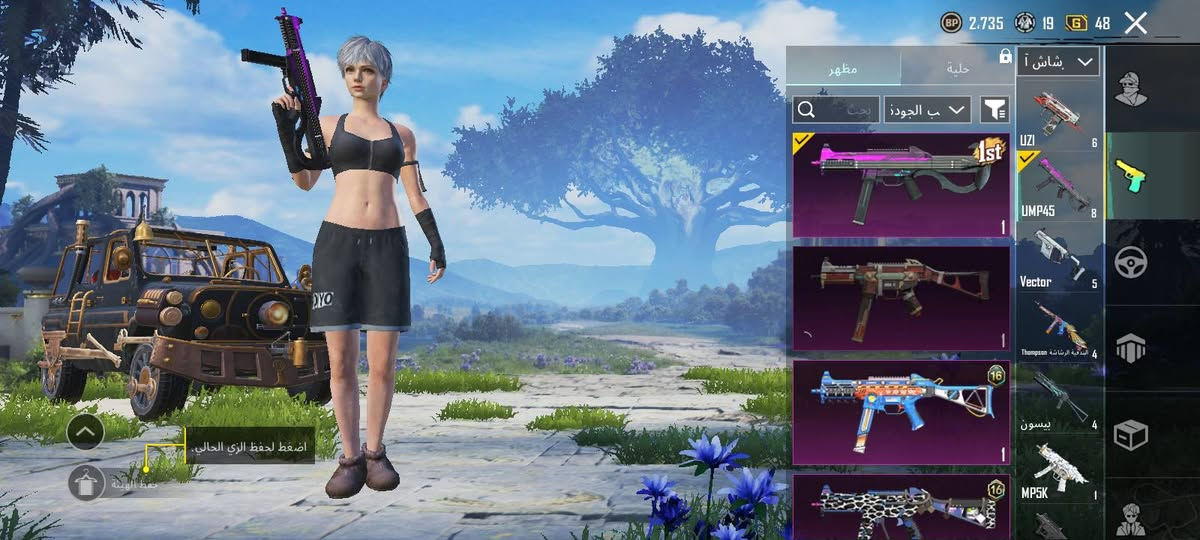This screenshot has width=1200, height=540.
Task: Open the funnel filter options
Action: 994,109
